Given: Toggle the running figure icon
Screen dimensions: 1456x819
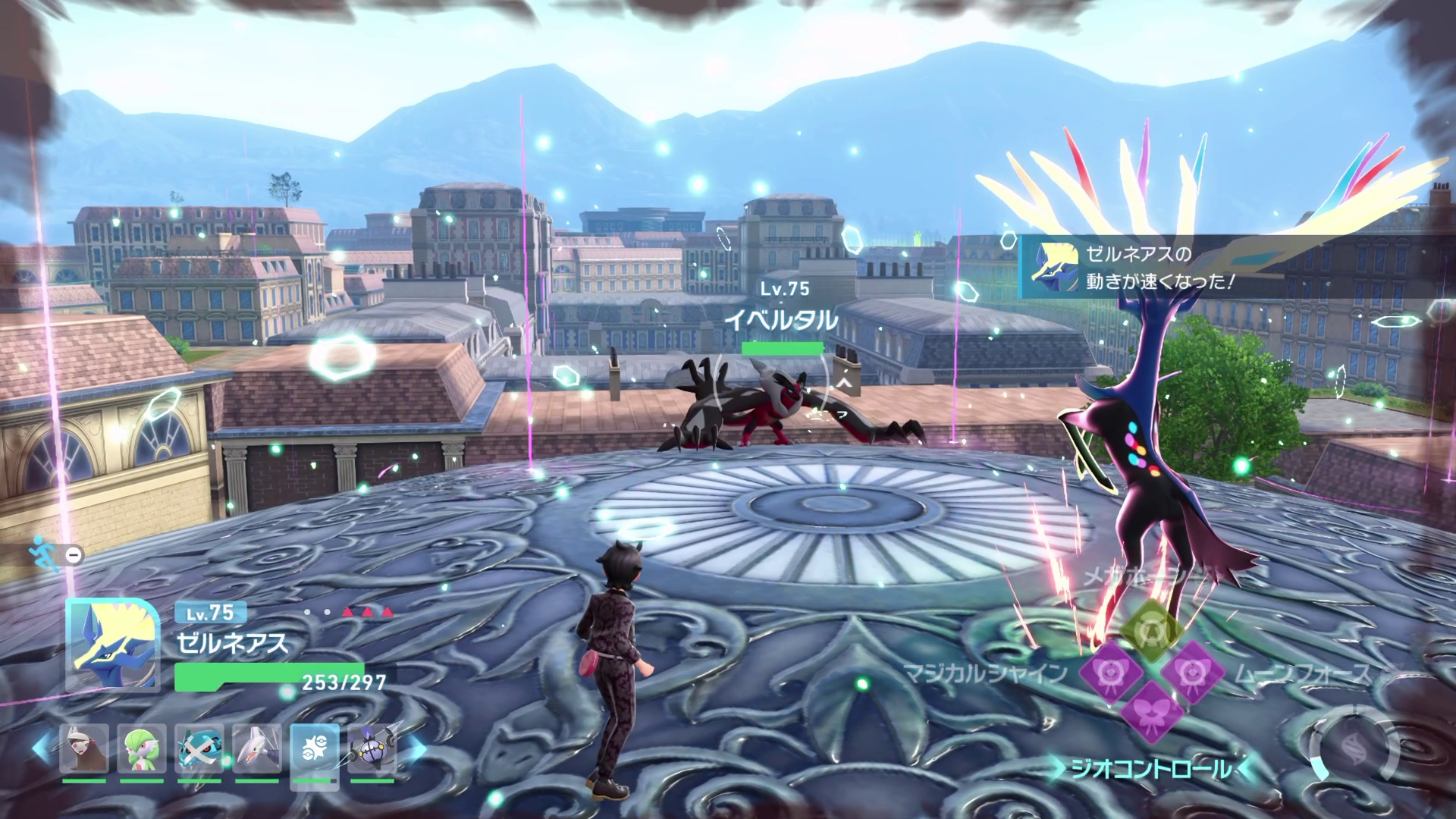Looking at the screenshot, I should [44, 554].
